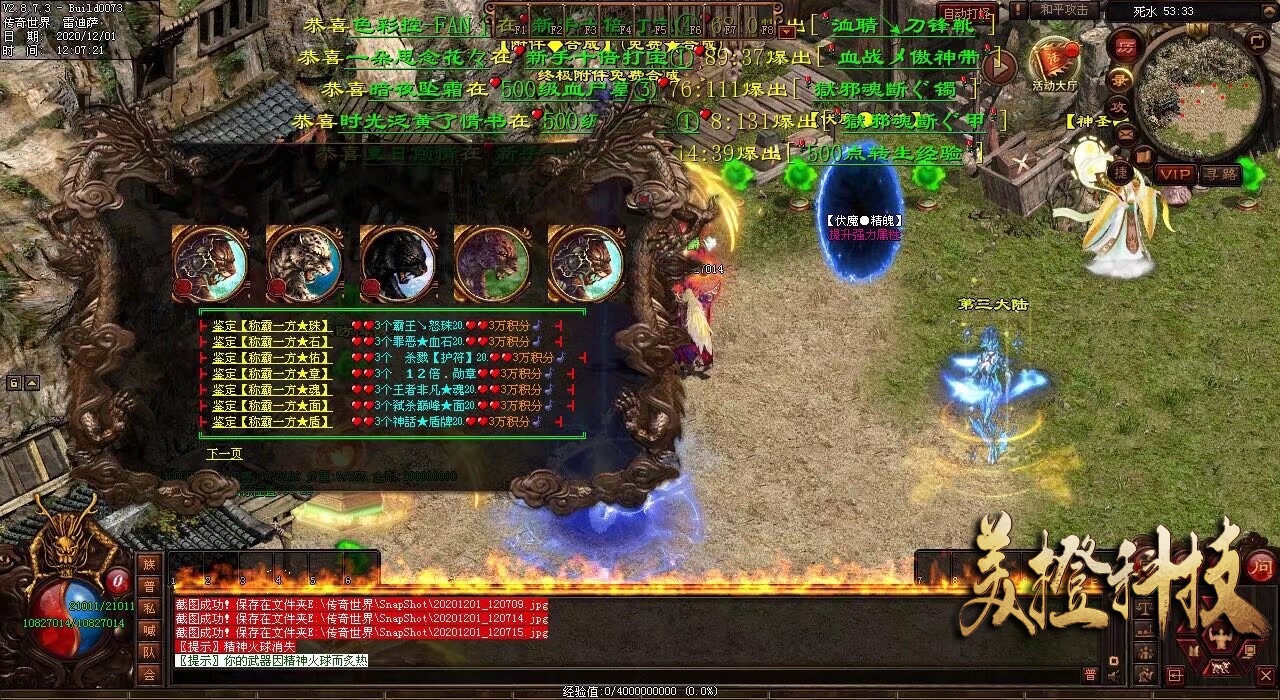Open the 活动大厅 activity hall
This screenshot has width=1280, height=700.
click(1054, 64)
